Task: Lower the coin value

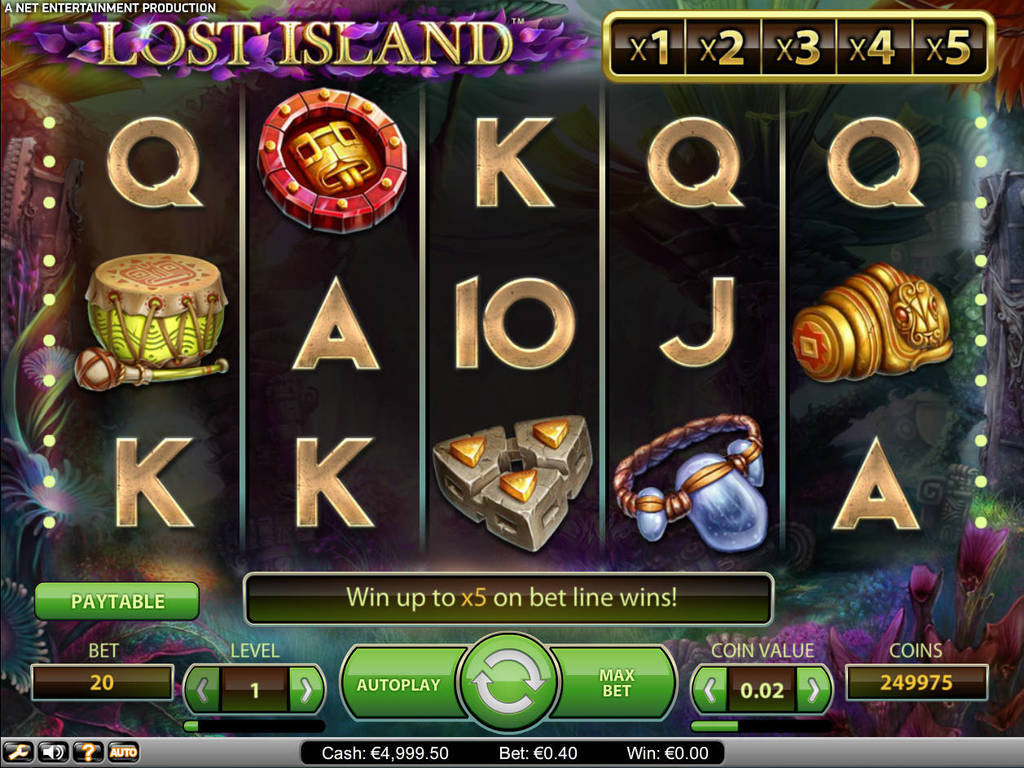Action: click(709, 689)
